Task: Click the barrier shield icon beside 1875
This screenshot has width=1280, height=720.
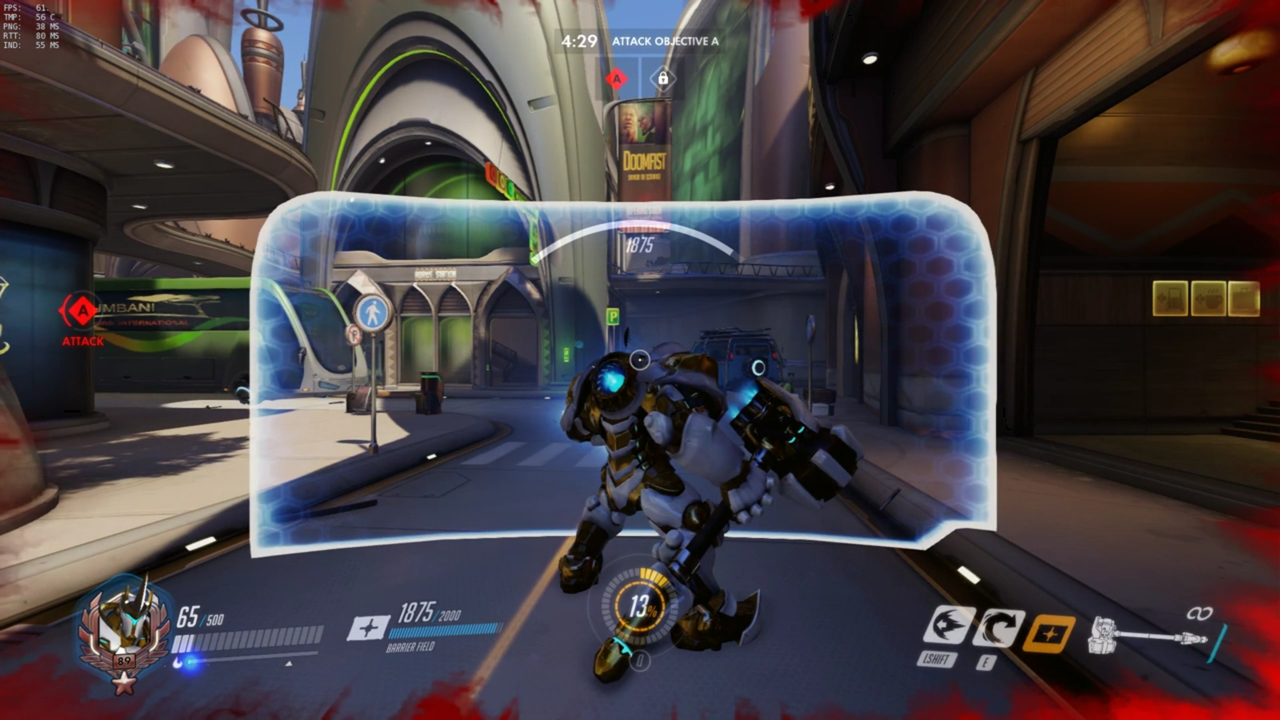Action: pos(368,628)
